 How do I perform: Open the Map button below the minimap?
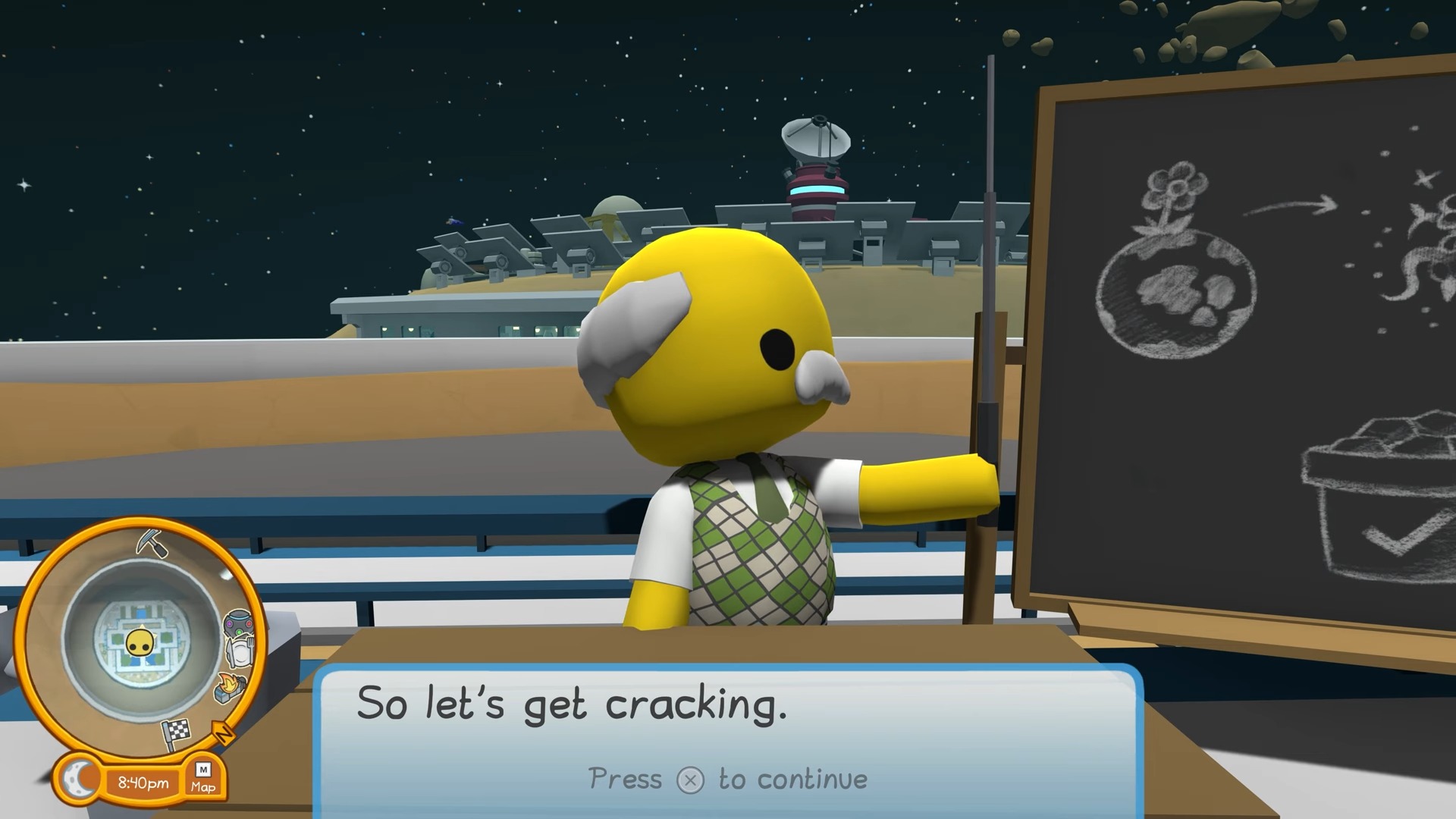pos(202,779)
